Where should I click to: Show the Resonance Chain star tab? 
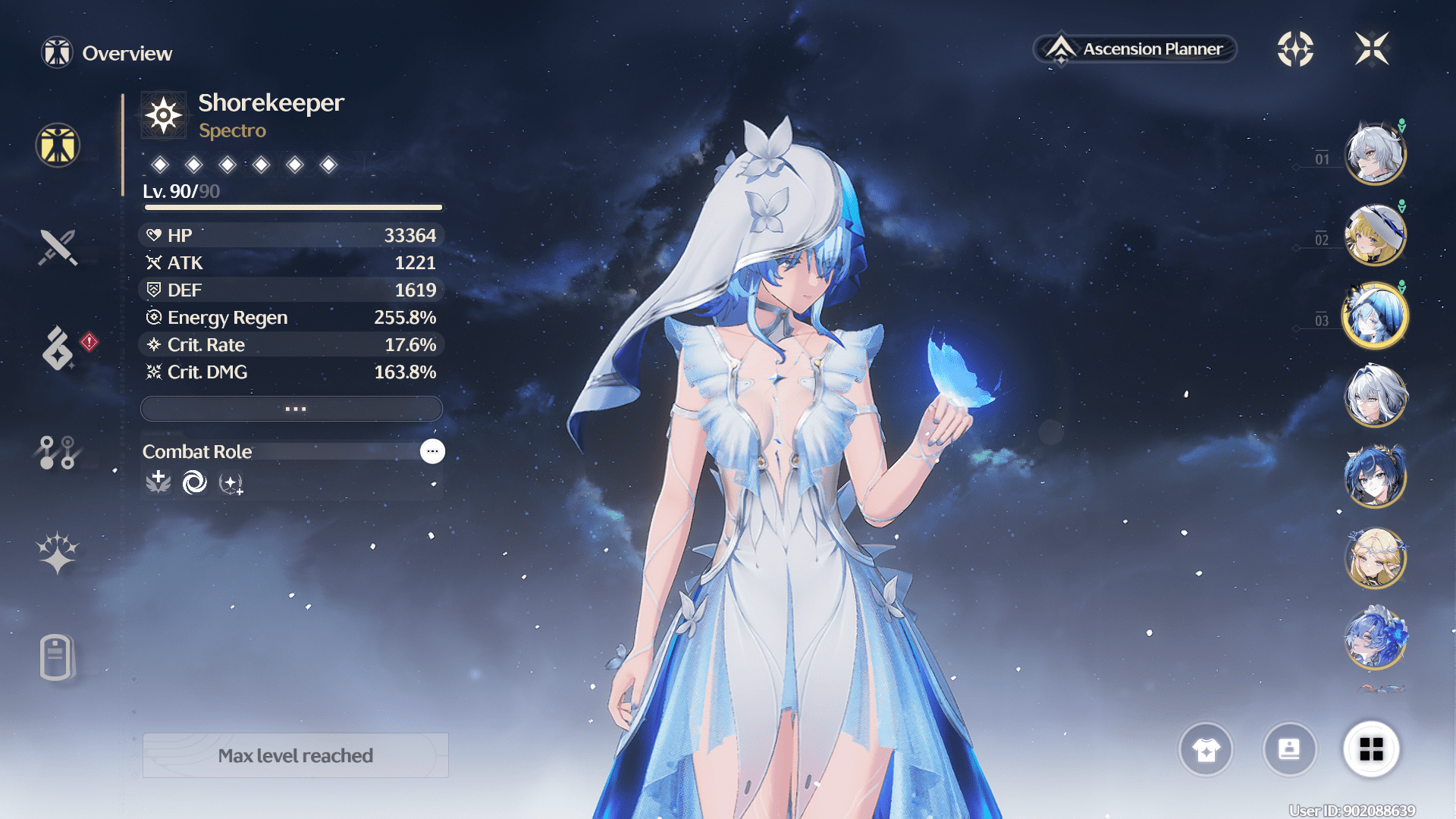(58, 553)
